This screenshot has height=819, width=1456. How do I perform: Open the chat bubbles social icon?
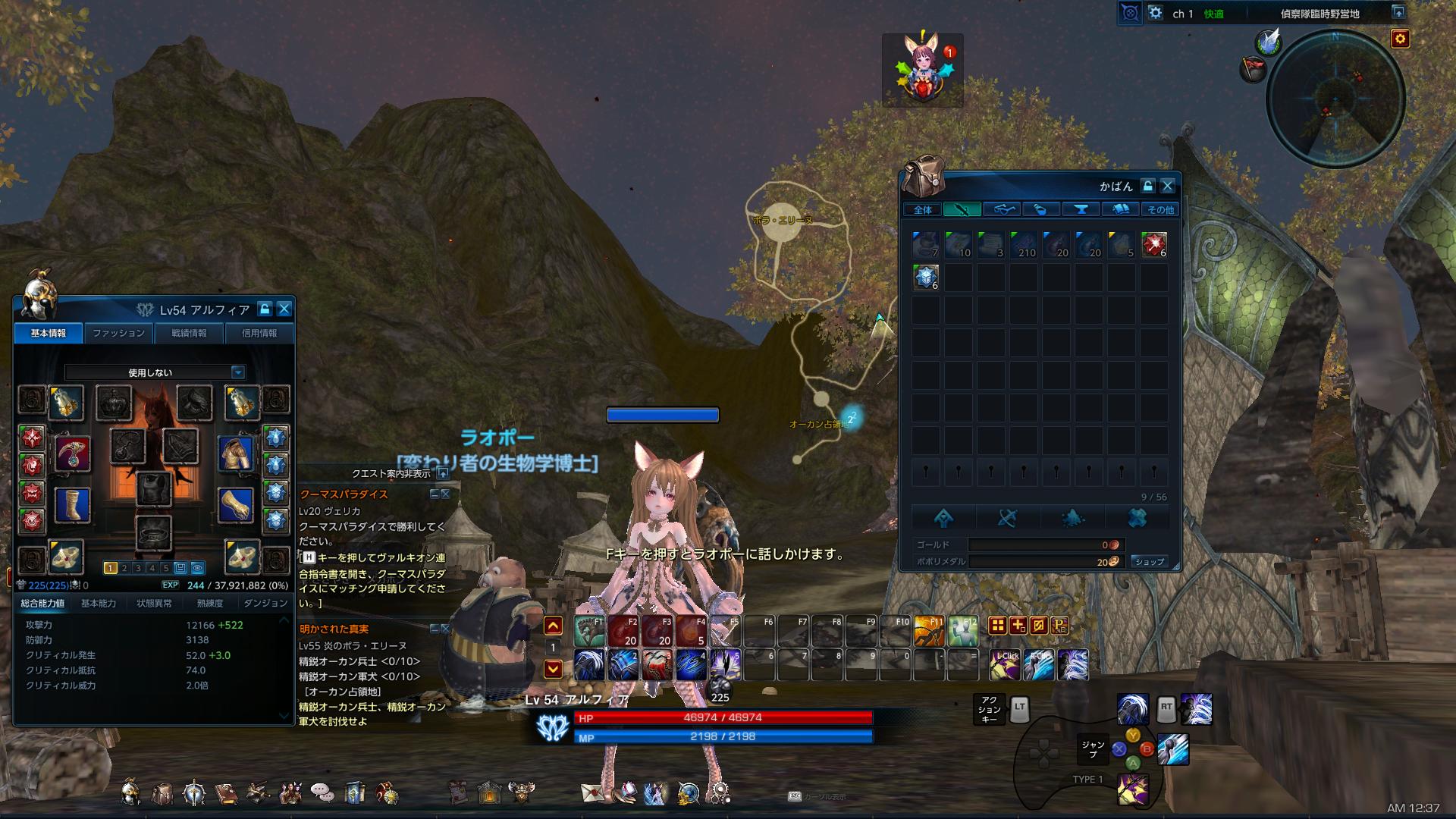tap(321, 792)
